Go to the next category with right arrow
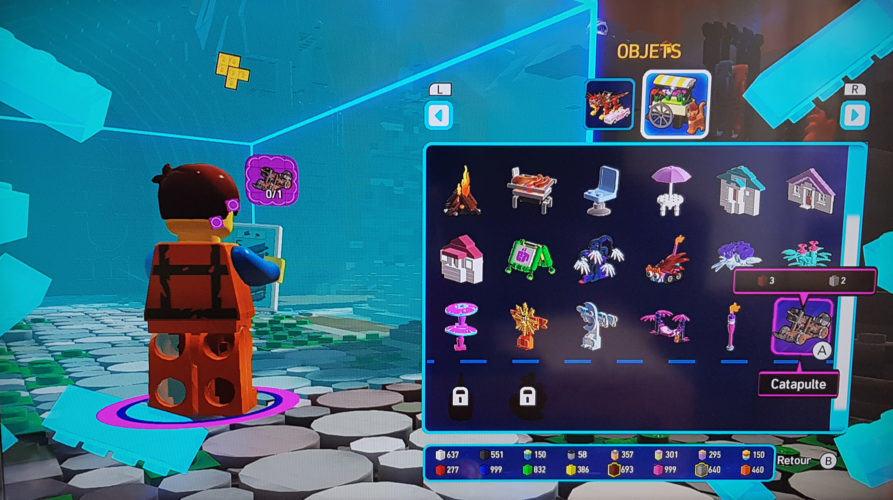The image size is (893, 500). (853, 115)
